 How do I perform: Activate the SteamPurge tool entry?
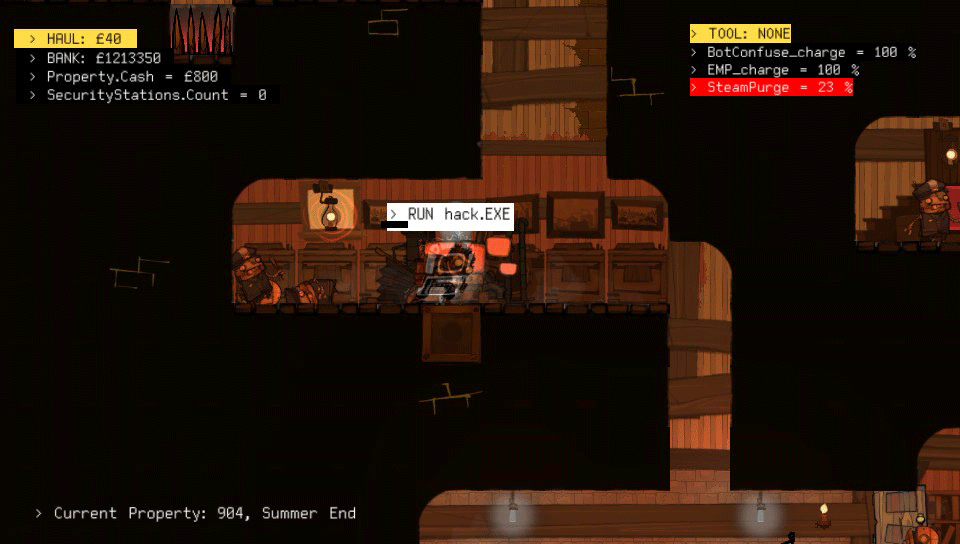point(771,88)
